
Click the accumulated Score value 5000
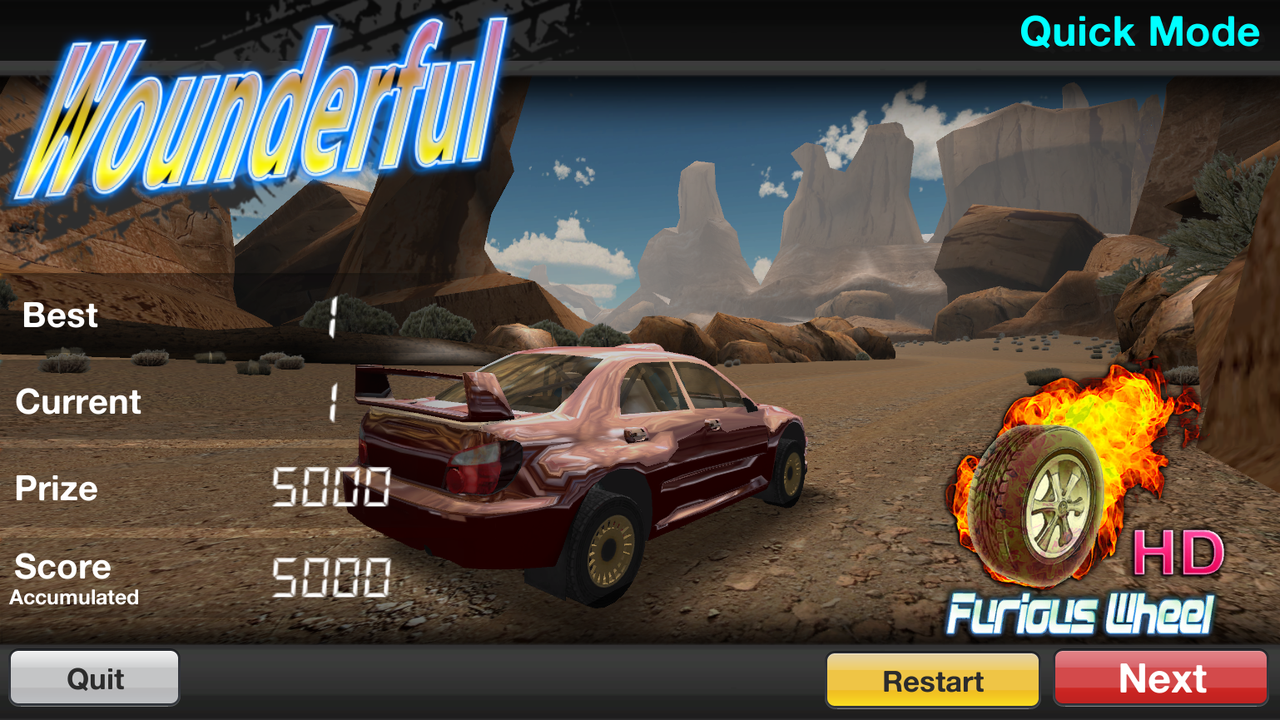coord(330,576)
